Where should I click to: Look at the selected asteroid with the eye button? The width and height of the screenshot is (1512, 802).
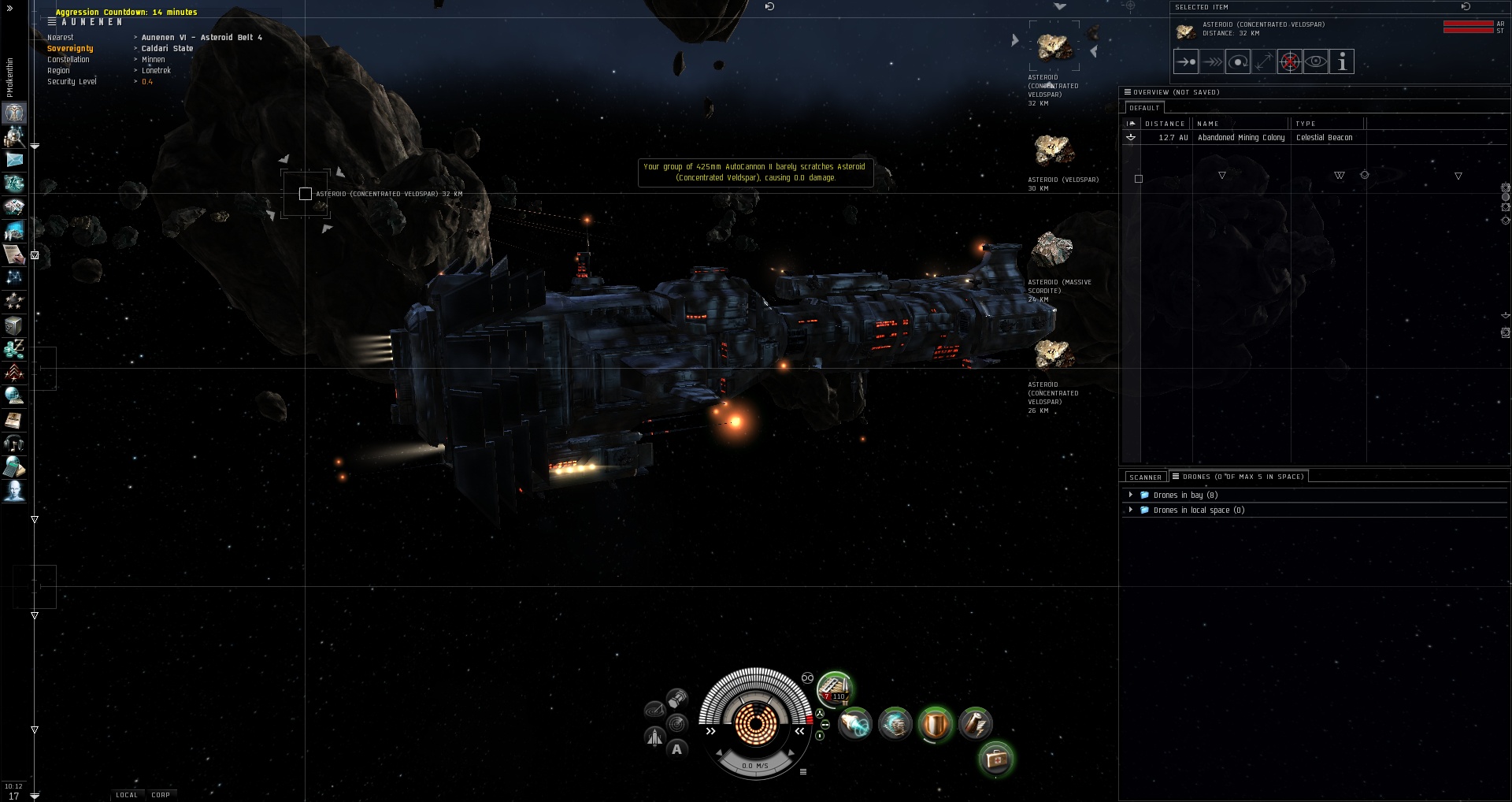(x=1315, y=61)
